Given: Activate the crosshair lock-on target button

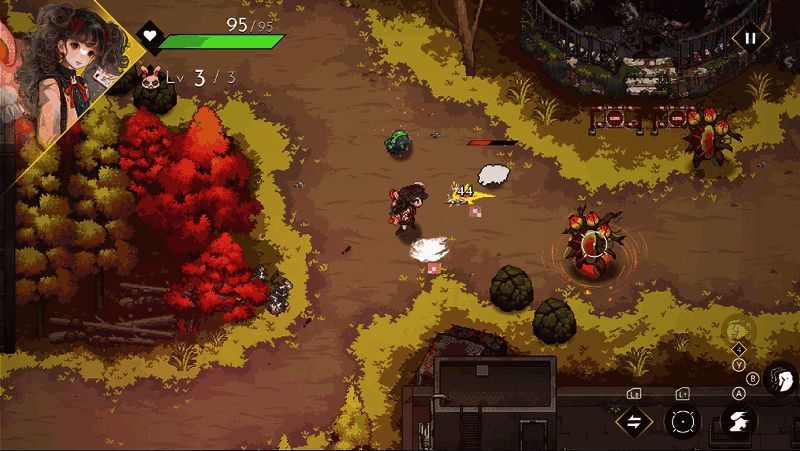Looking at the screenshot, I should (683, 421).
